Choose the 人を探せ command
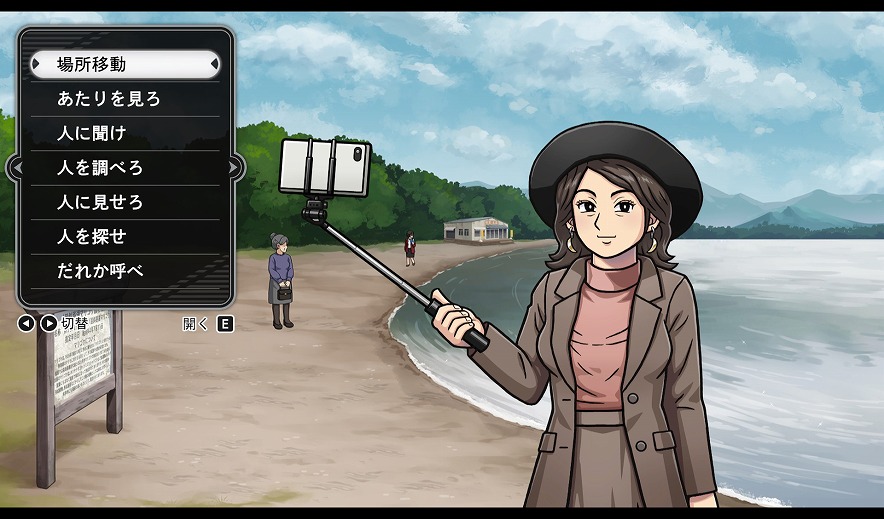 (125, 237)
